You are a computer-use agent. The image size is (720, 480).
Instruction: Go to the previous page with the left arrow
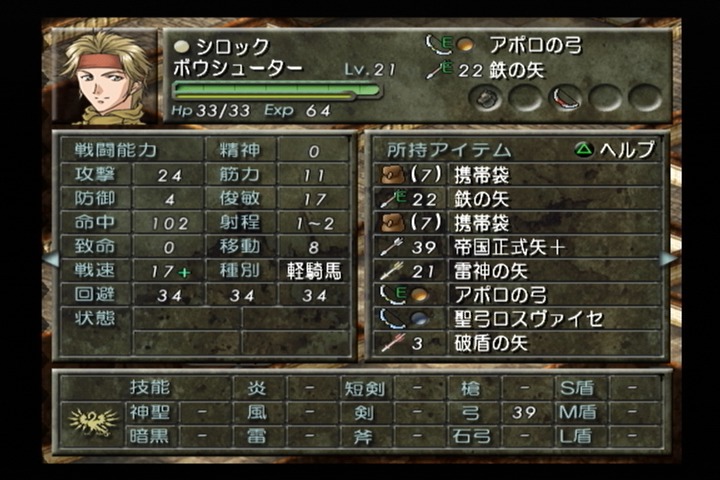pyautogui.click(x=51, y=259)
